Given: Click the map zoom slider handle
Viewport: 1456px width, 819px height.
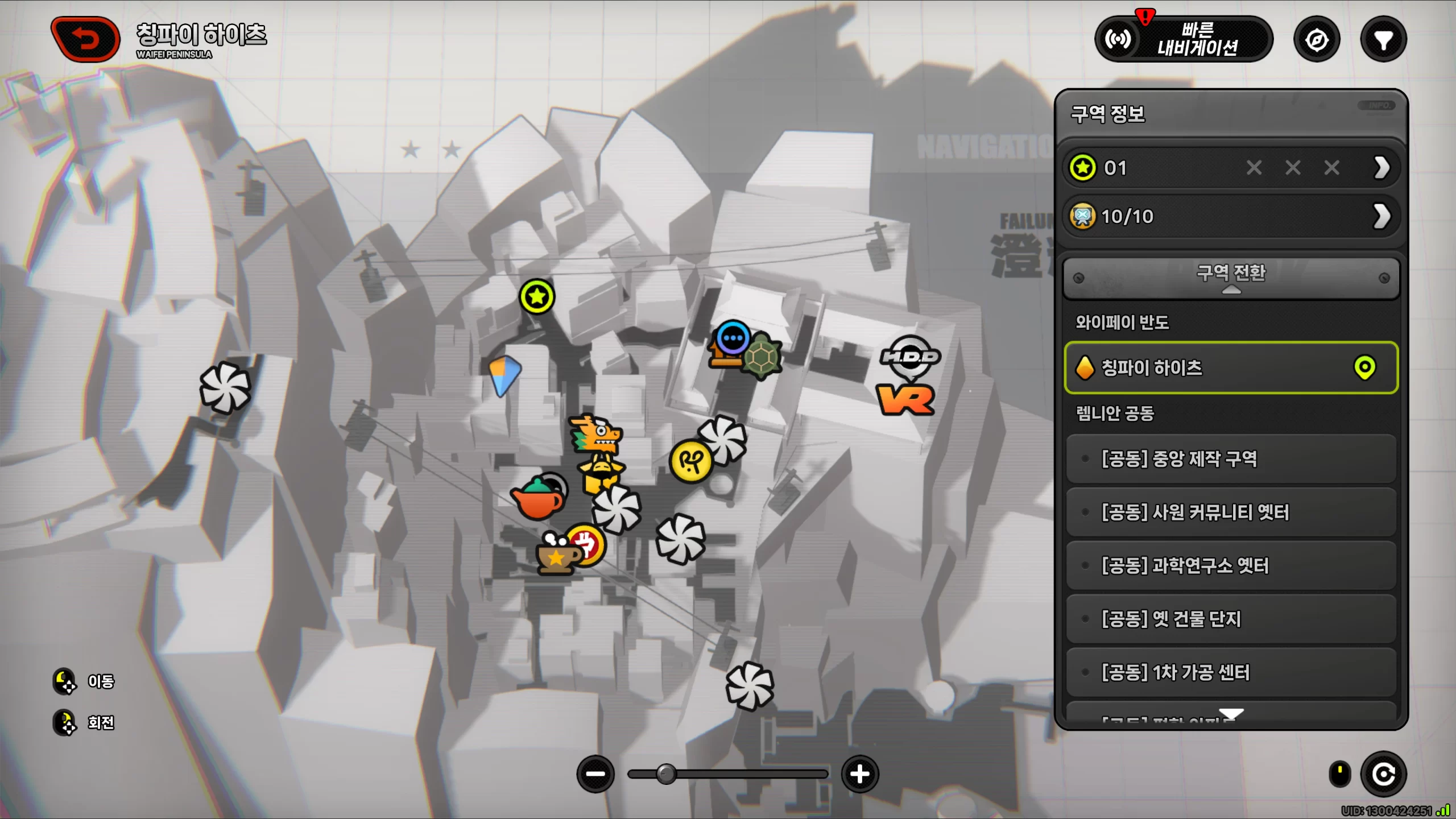Looking at the screenshot, I should tap(666, 773).
